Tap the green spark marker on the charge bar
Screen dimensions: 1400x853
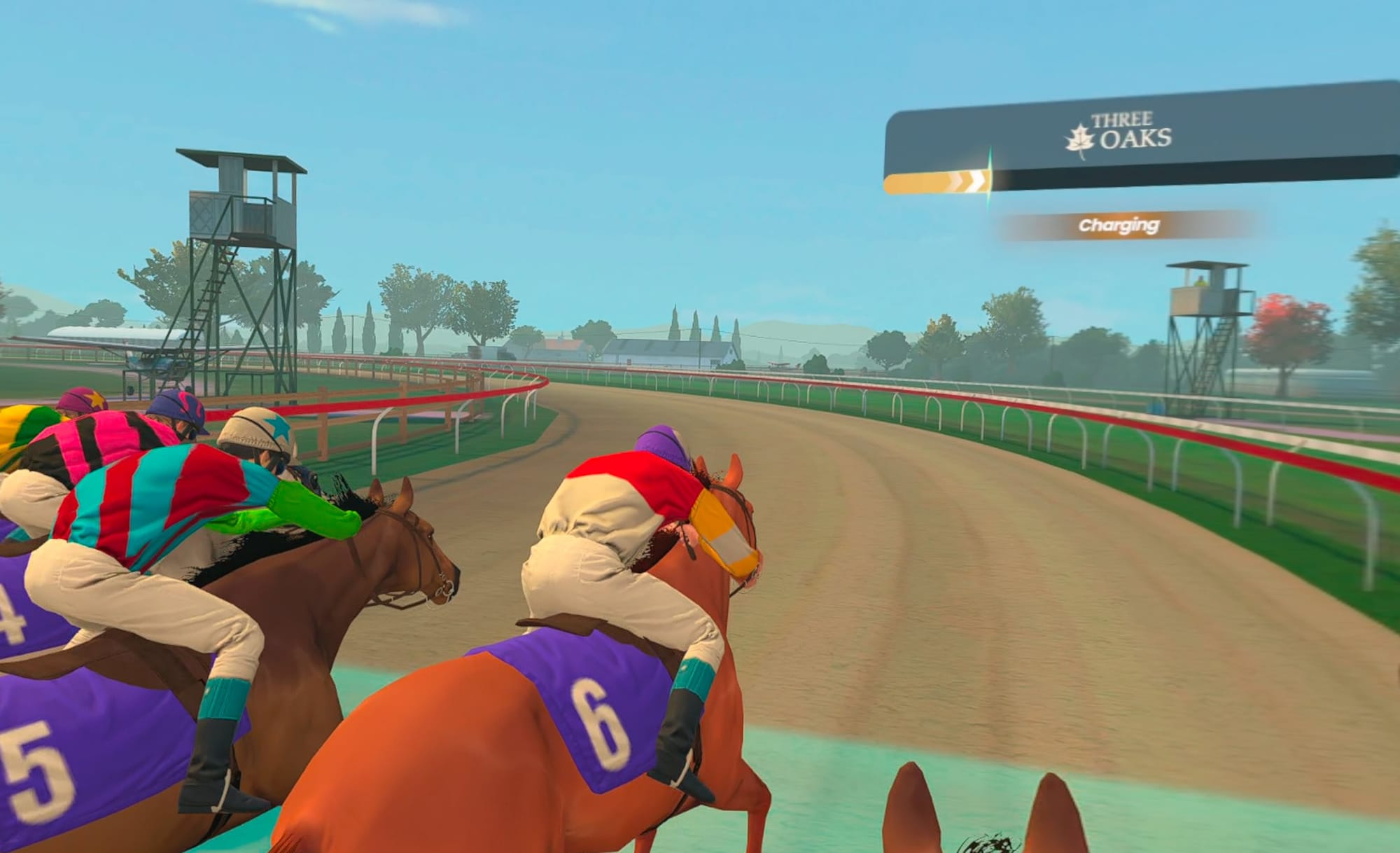(988, 181)
